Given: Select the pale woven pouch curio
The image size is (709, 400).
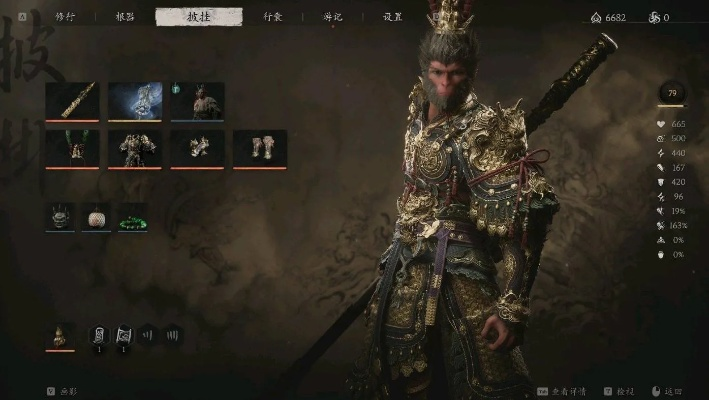Looking at the screenshot, I should coord(96,215).
